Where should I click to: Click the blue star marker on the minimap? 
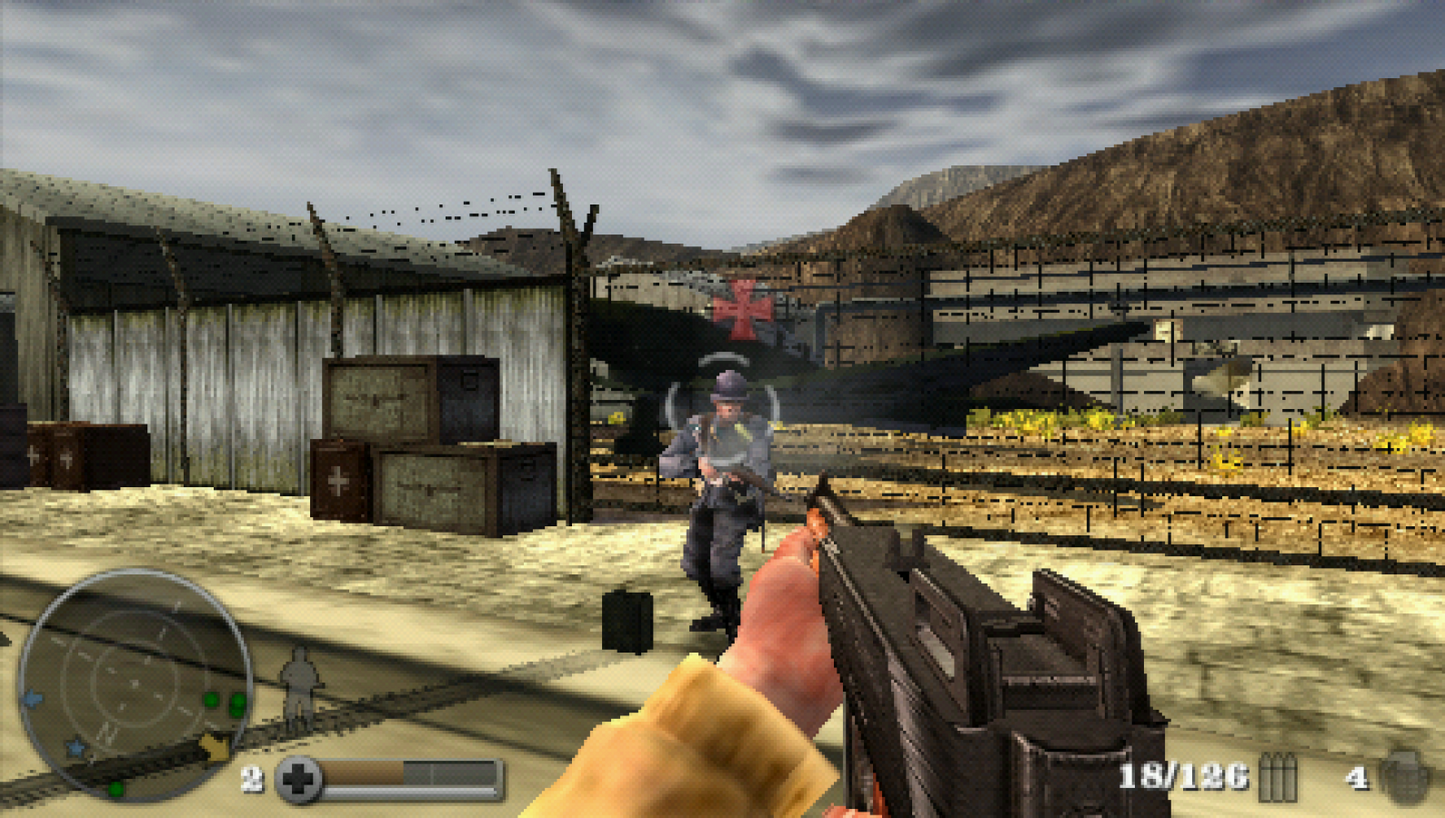coord(76,747)
